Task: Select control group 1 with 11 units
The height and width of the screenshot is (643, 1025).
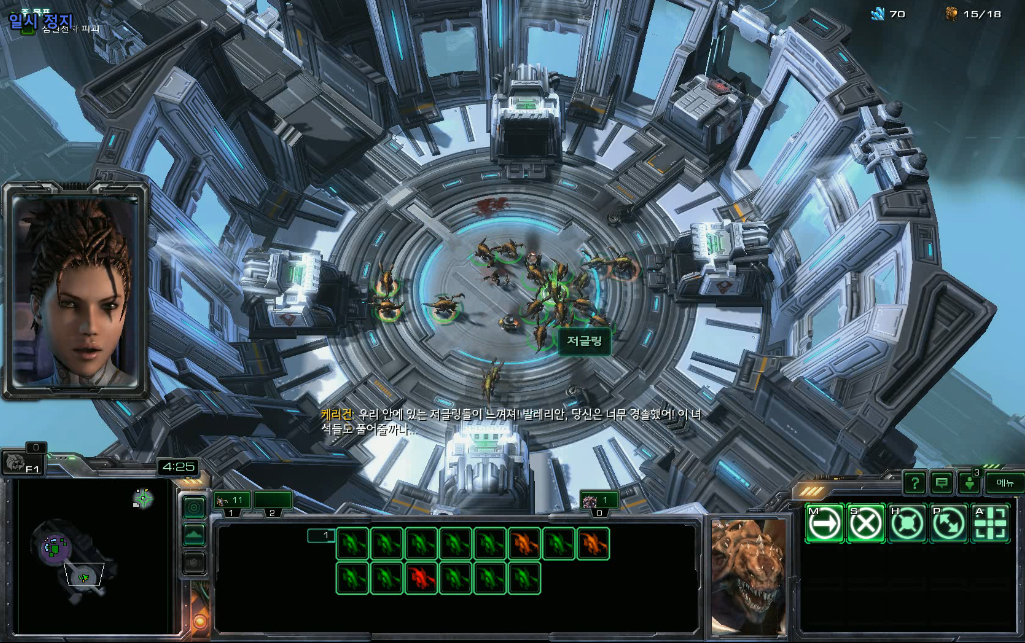Action: coord(232,499)
